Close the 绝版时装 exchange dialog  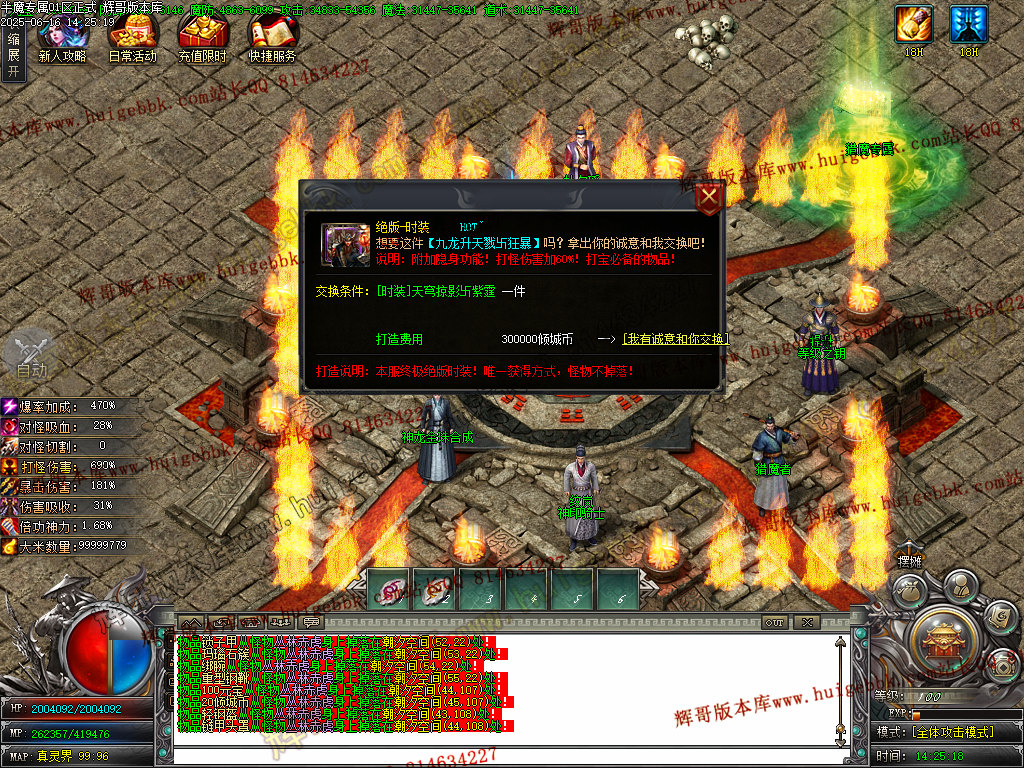point(709,197)
